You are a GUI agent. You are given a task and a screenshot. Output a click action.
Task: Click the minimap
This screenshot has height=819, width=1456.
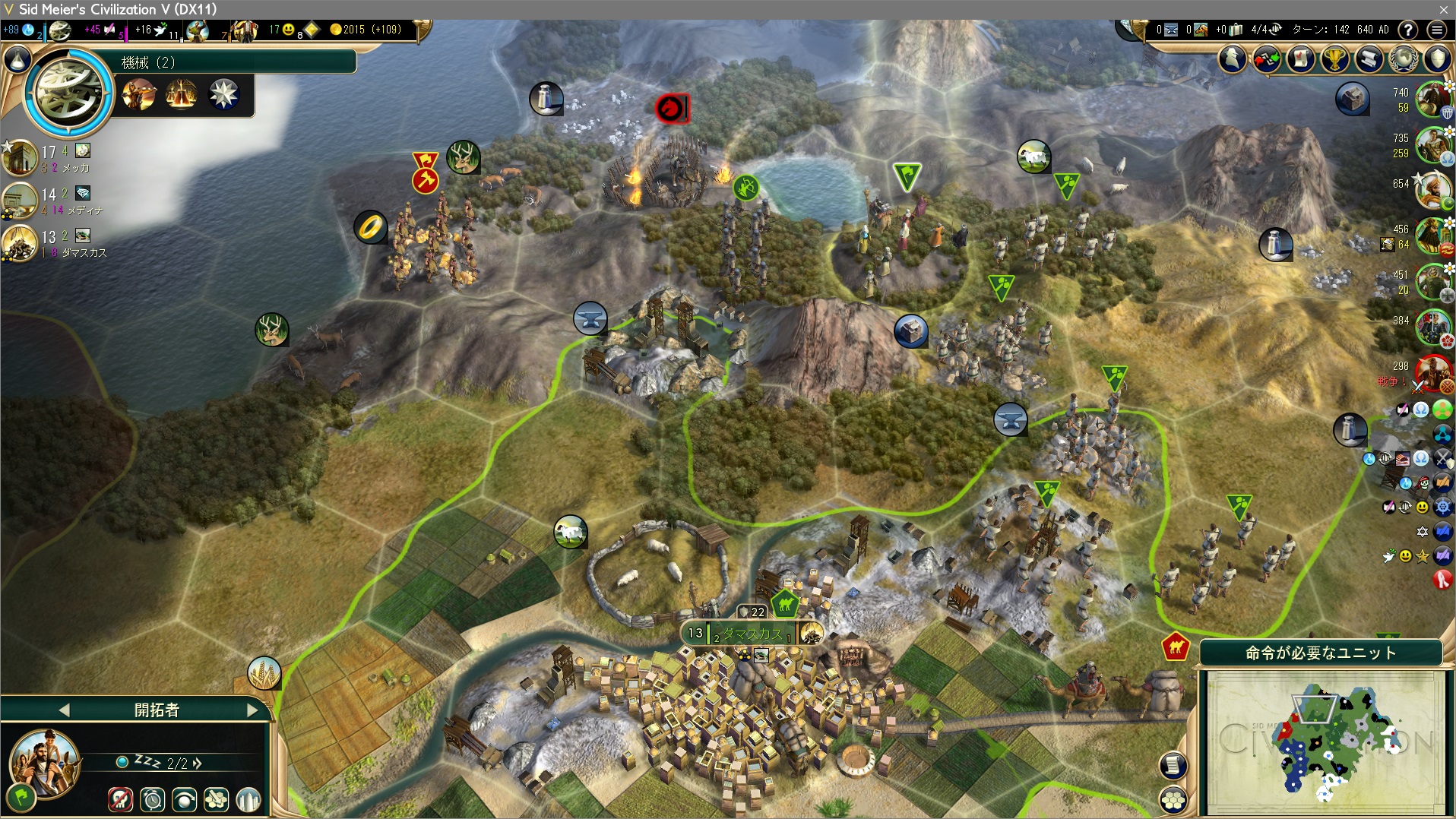coord(1325,742)
